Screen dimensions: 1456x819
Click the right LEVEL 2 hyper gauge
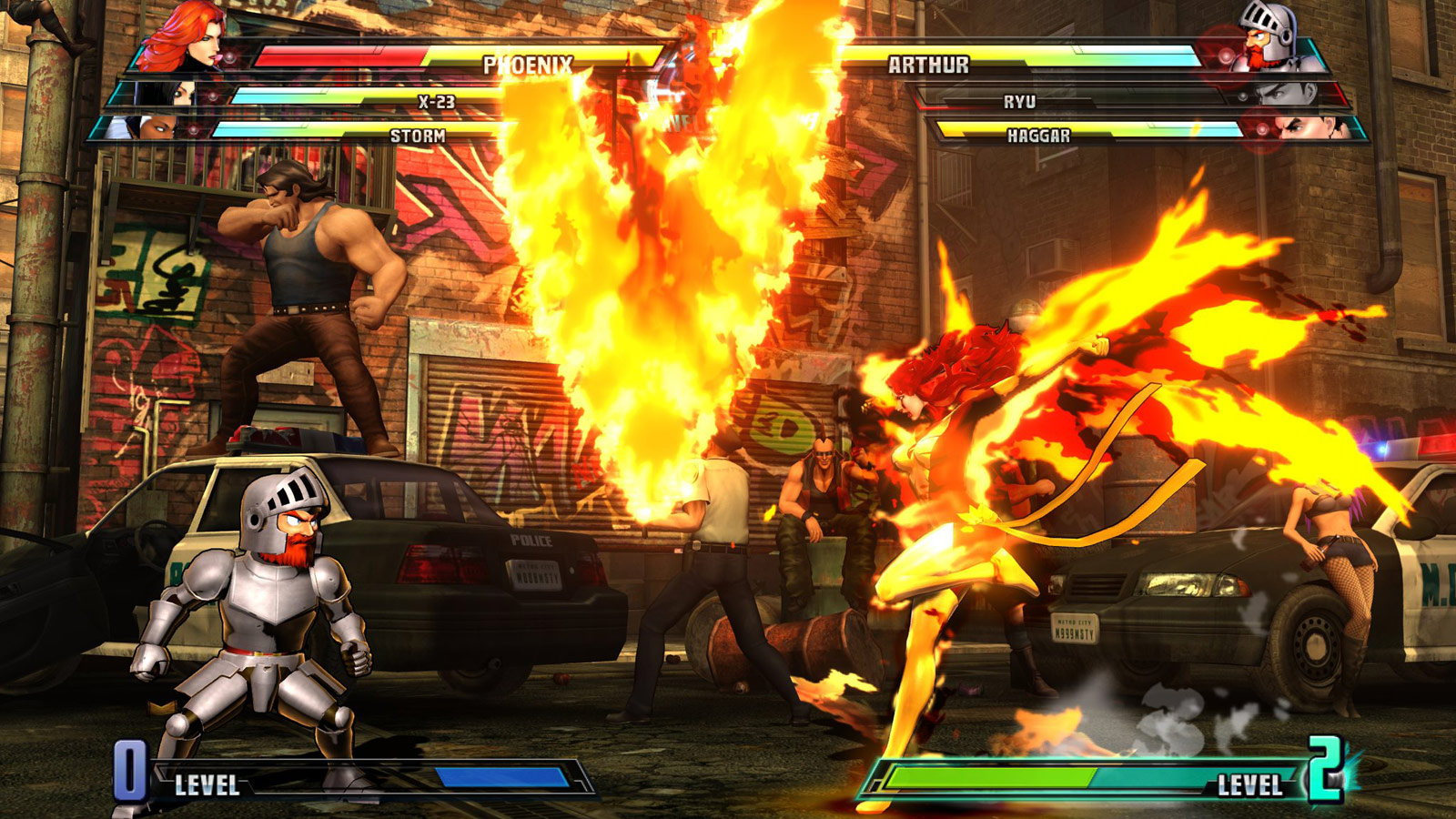(x=1092, y=779)
